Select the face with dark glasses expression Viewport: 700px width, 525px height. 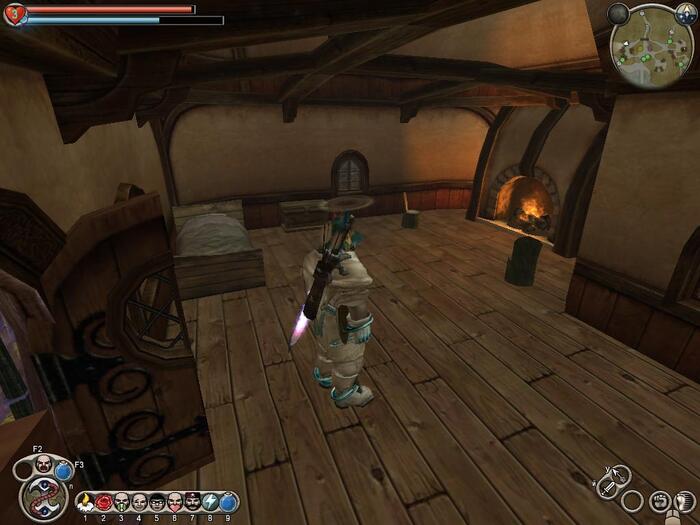(x=157, y=502)
